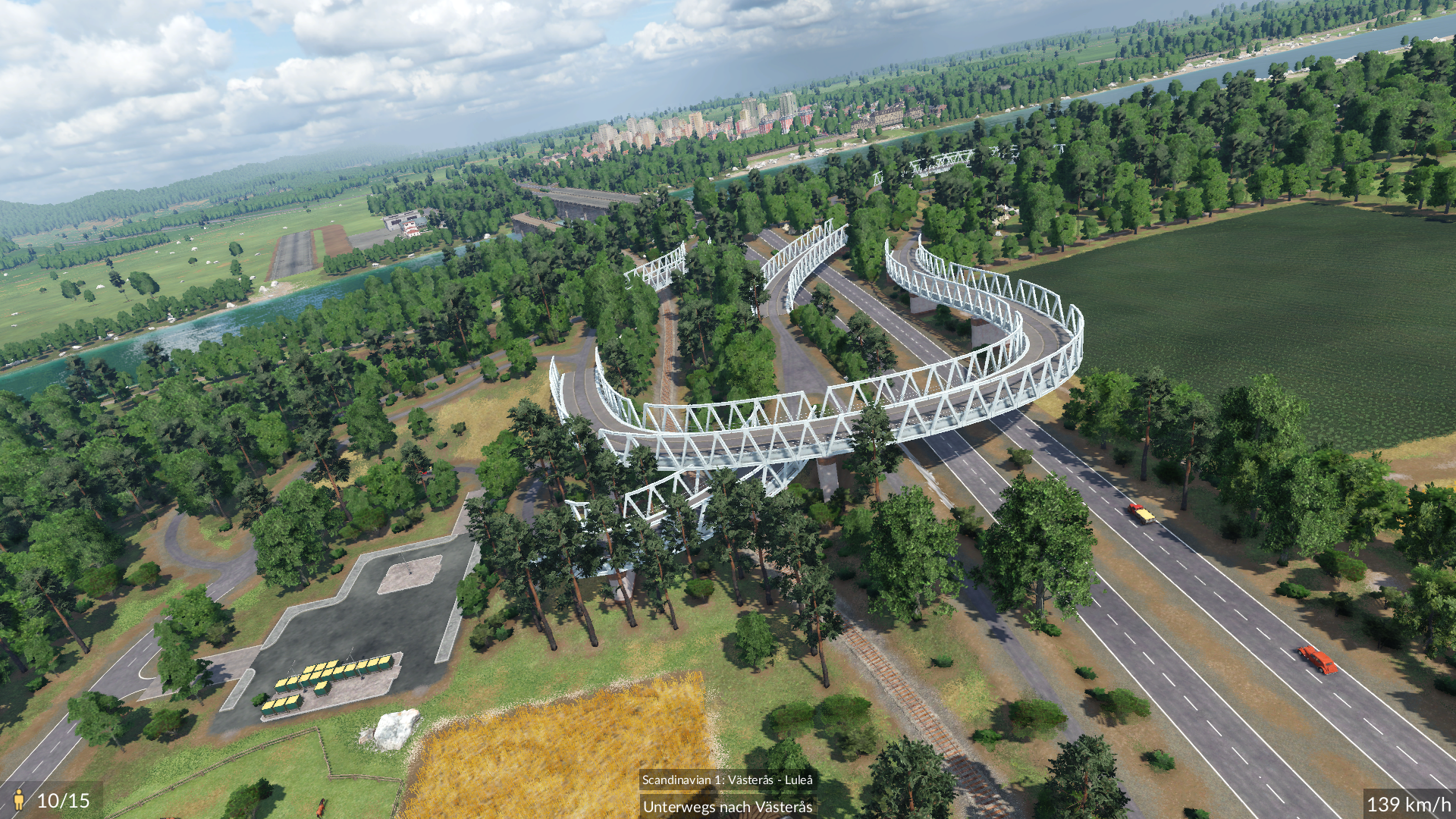Viewport: 1456px width, 819px height.
Task: Open the Scandinavian 1: Västerås - Luleå line label
Action: 726,780
